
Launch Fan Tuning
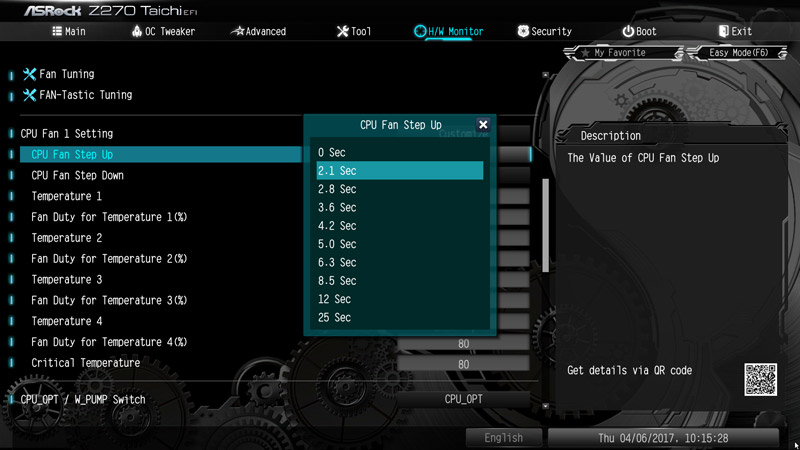[66, 74]
